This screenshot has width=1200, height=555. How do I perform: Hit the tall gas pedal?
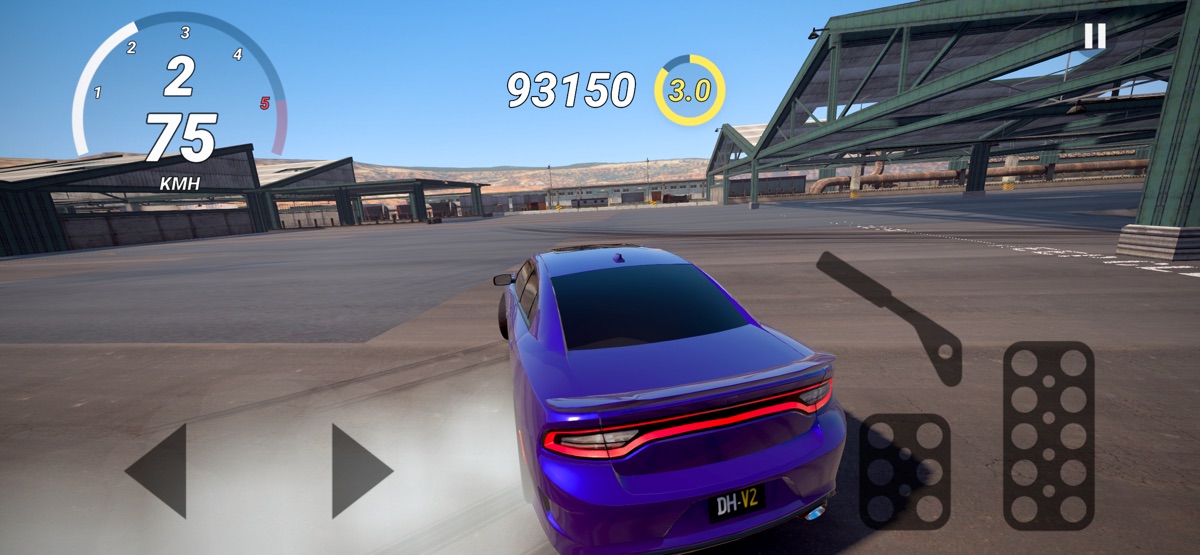click(1048, 434)
